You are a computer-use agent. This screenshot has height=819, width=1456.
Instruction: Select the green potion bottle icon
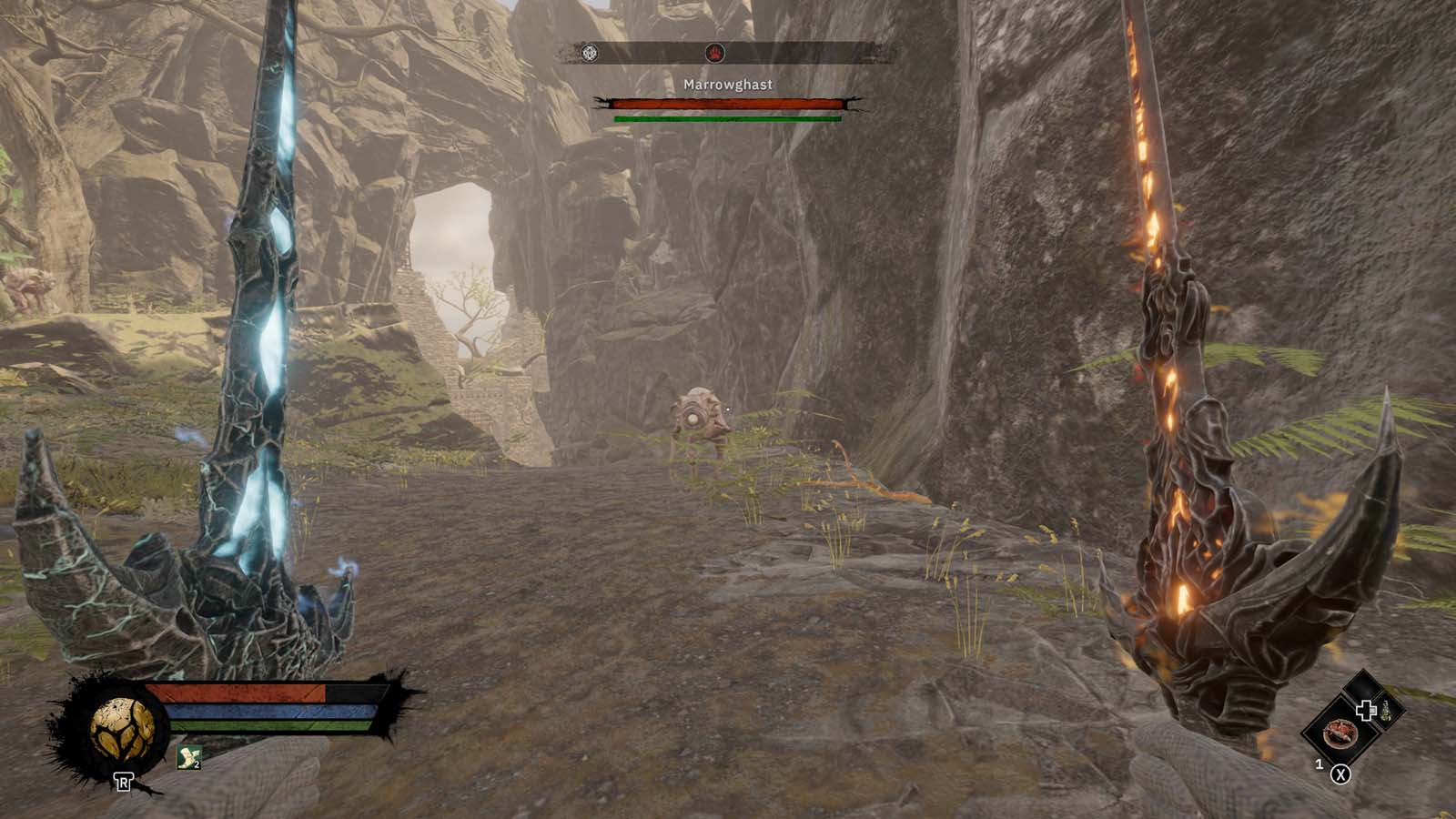point(1386,713)
